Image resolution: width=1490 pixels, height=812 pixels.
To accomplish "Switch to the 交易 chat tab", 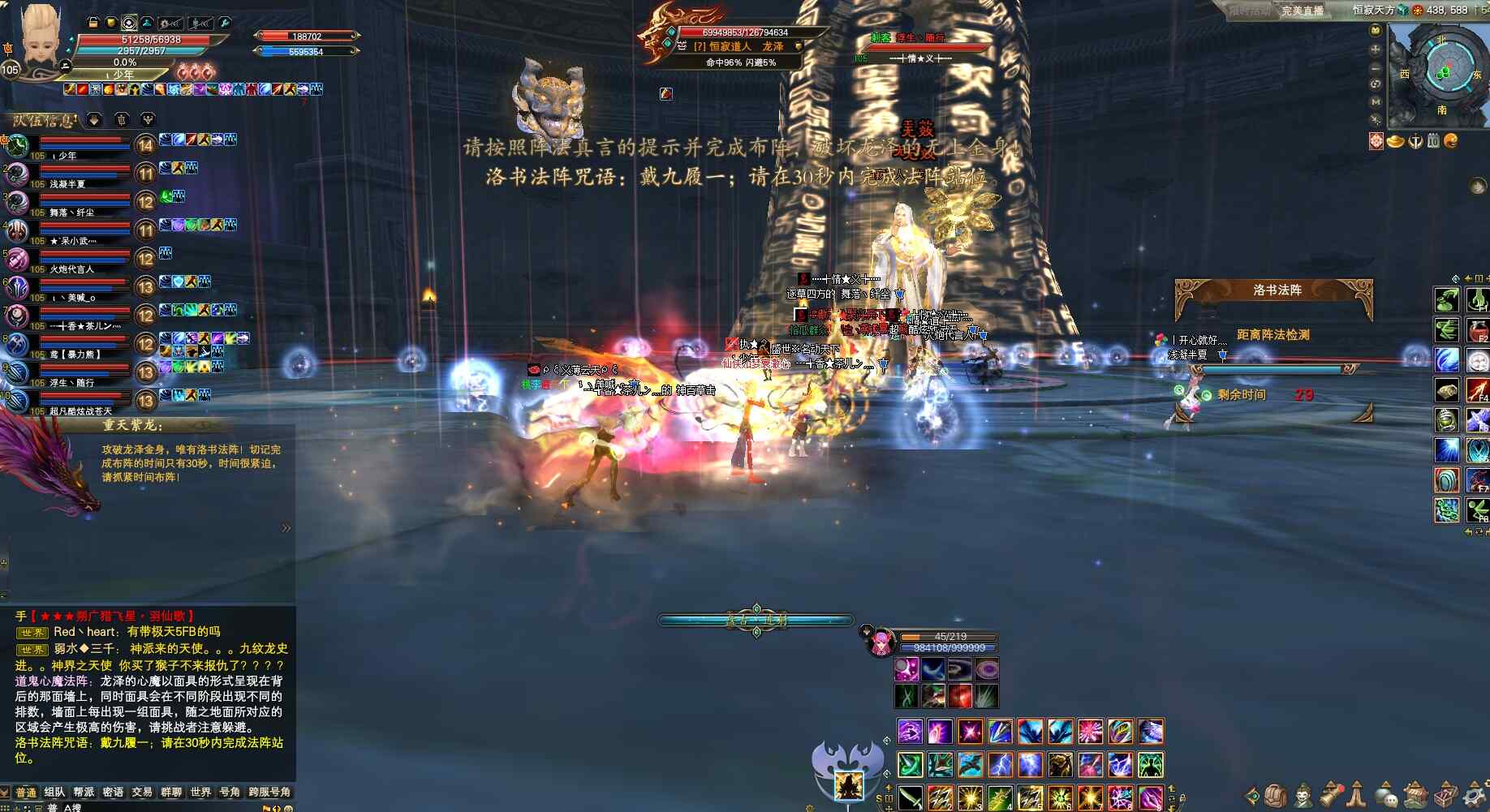I will pyautogui.click(x=142, y=792).
